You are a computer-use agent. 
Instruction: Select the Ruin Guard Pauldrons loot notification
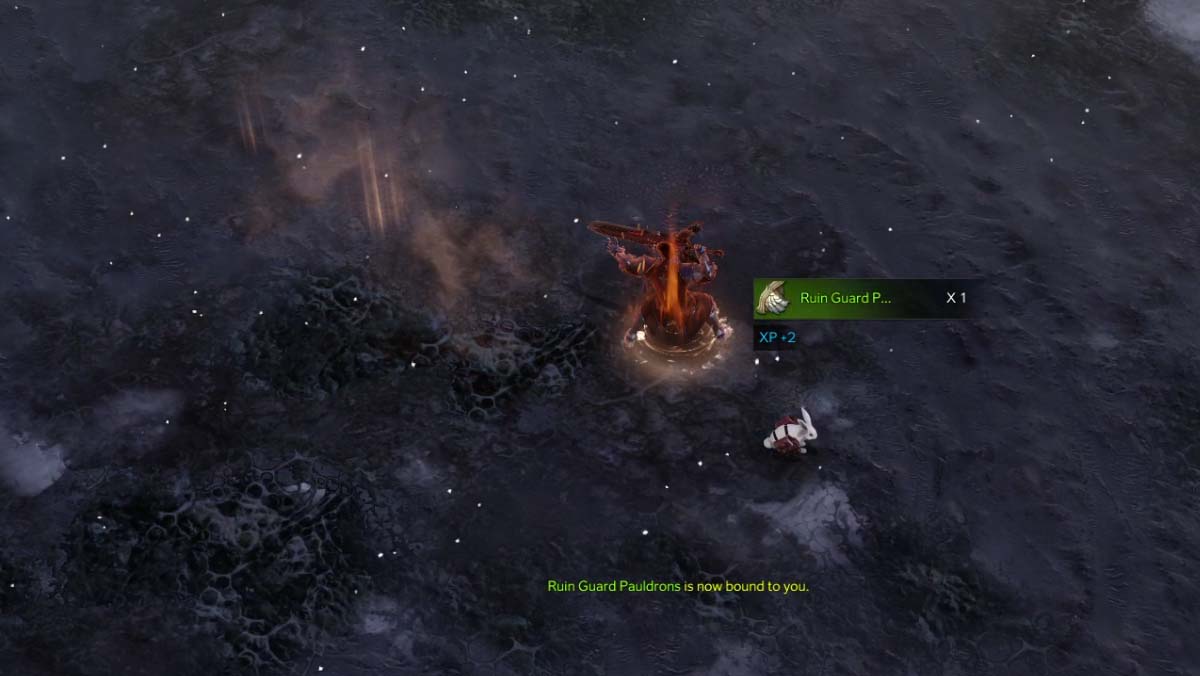click(x=860, y=298)
